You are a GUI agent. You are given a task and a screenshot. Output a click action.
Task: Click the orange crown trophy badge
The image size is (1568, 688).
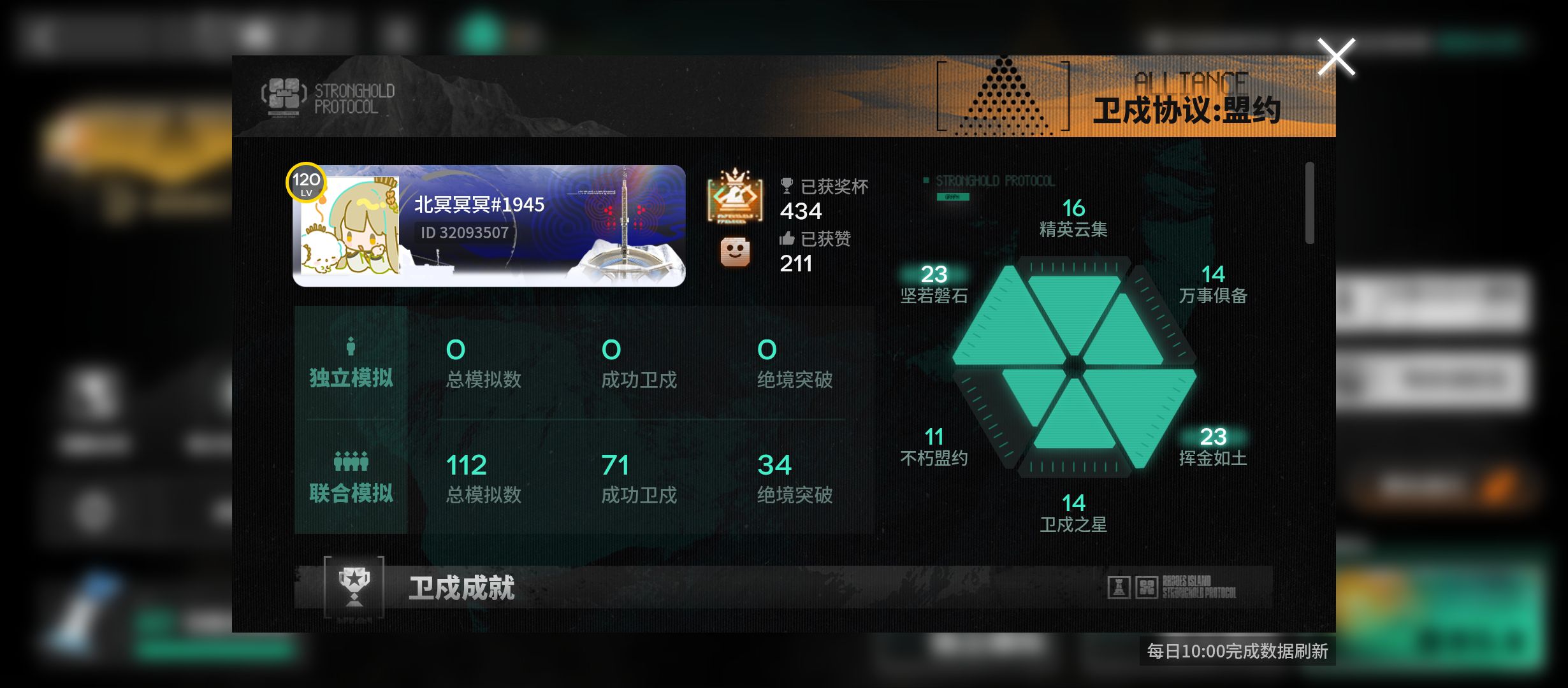coord(735,196)
